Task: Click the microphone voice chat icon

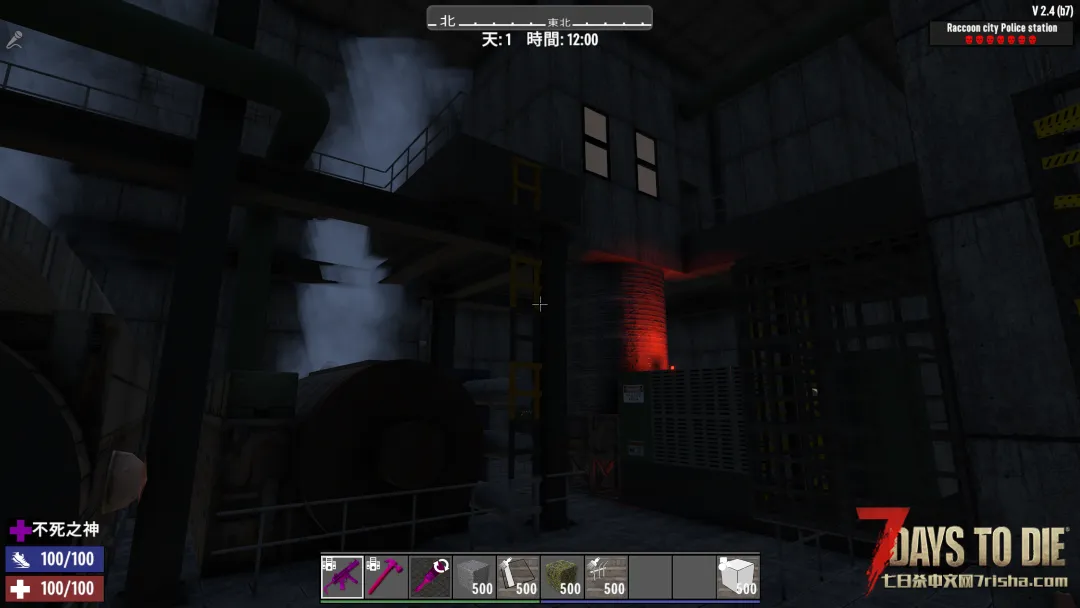Action: pyautogui.click(x=15, y=40)
